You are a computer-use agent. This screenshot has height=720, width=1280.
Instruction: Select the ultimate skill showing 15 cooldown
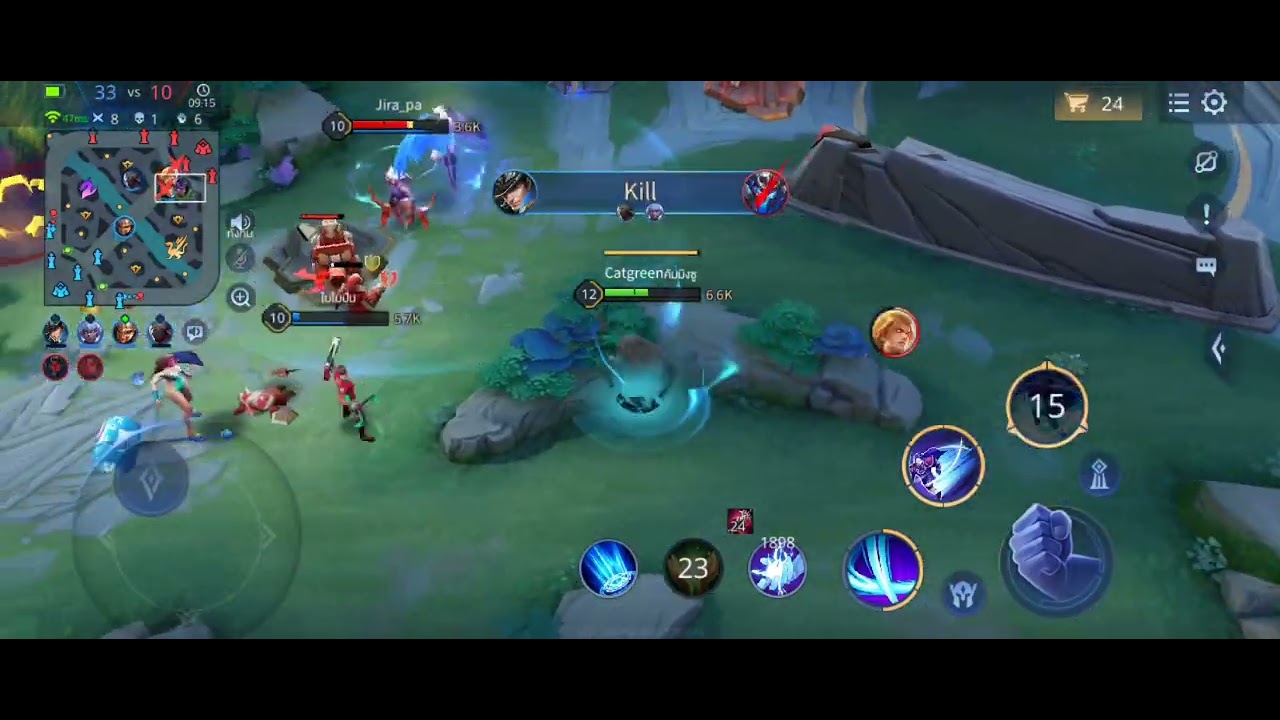tap(1046, 405)
